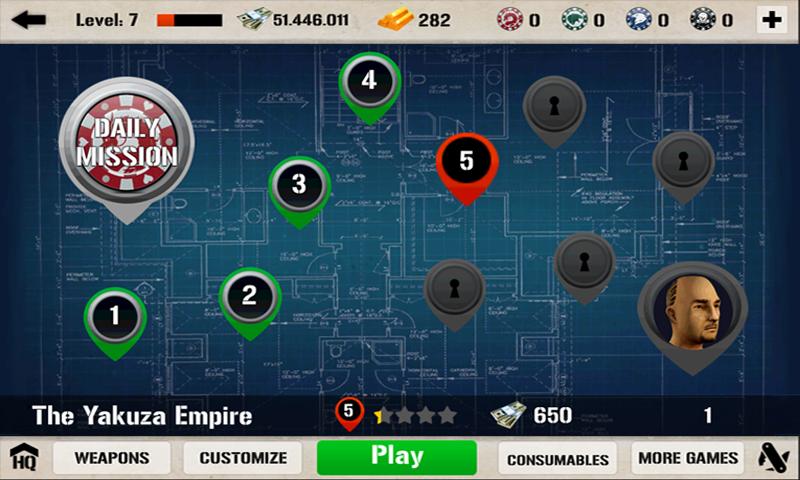
Task: Open the Customize menu
Action: [243, 458]
